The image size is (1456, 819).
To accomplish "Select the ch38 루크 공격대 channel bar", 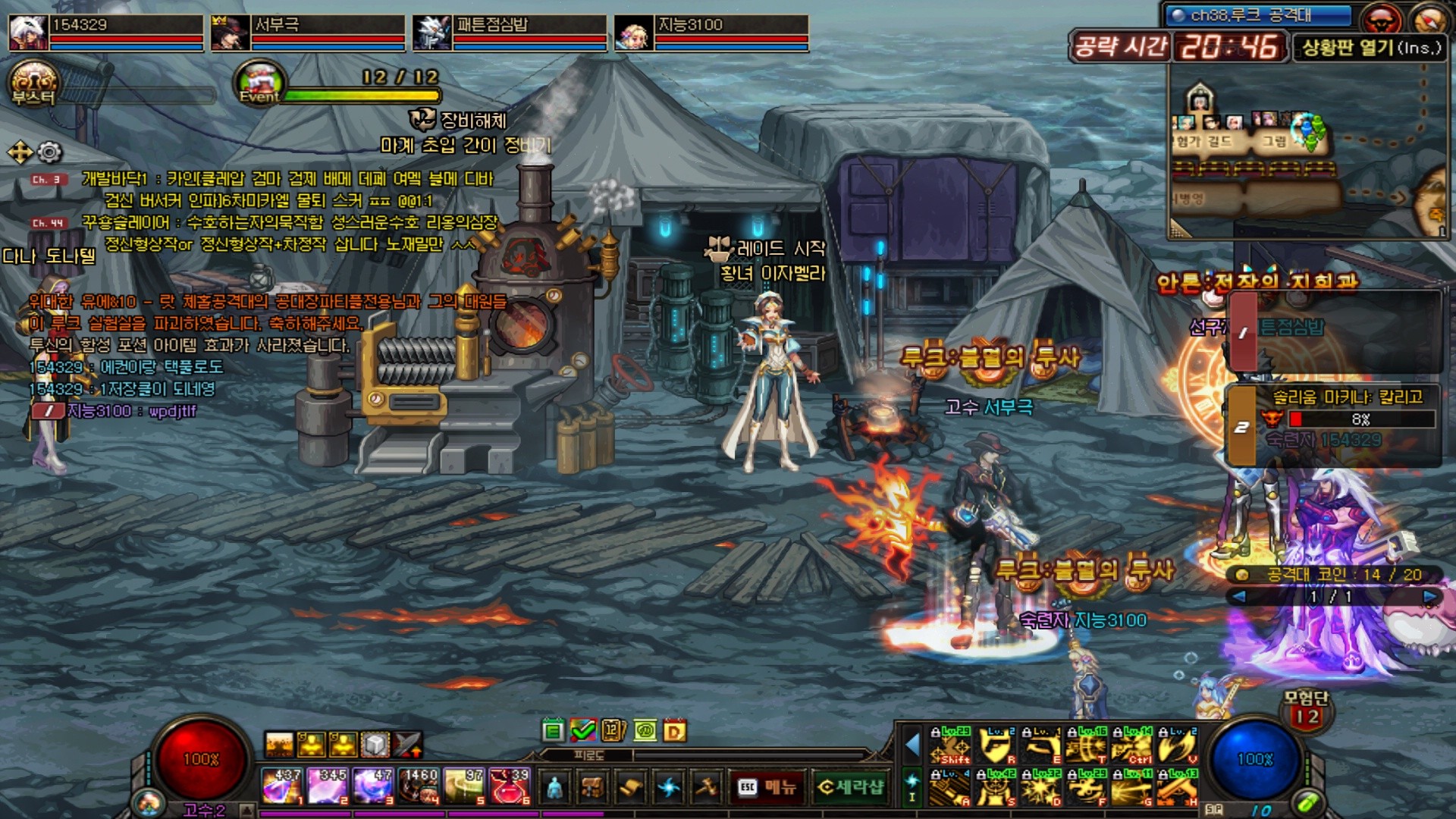I will pyautogui.click(x=1260, y=15).
